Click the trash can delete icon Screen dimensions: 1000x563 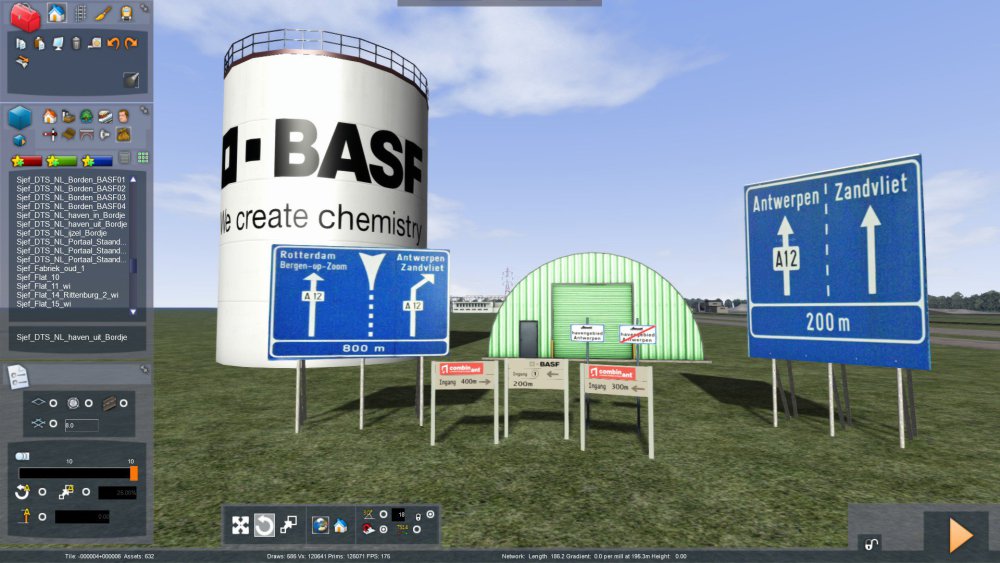76,44
